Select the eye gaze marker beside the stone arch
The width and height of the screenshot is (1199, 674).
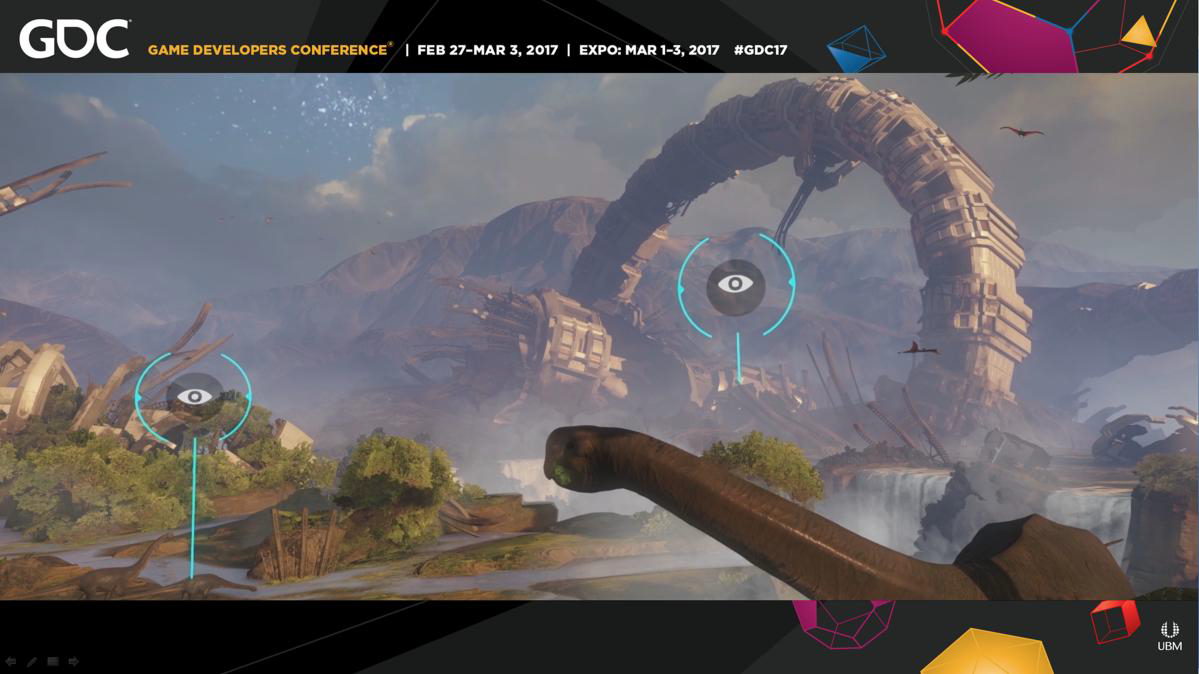coord(736,285)
